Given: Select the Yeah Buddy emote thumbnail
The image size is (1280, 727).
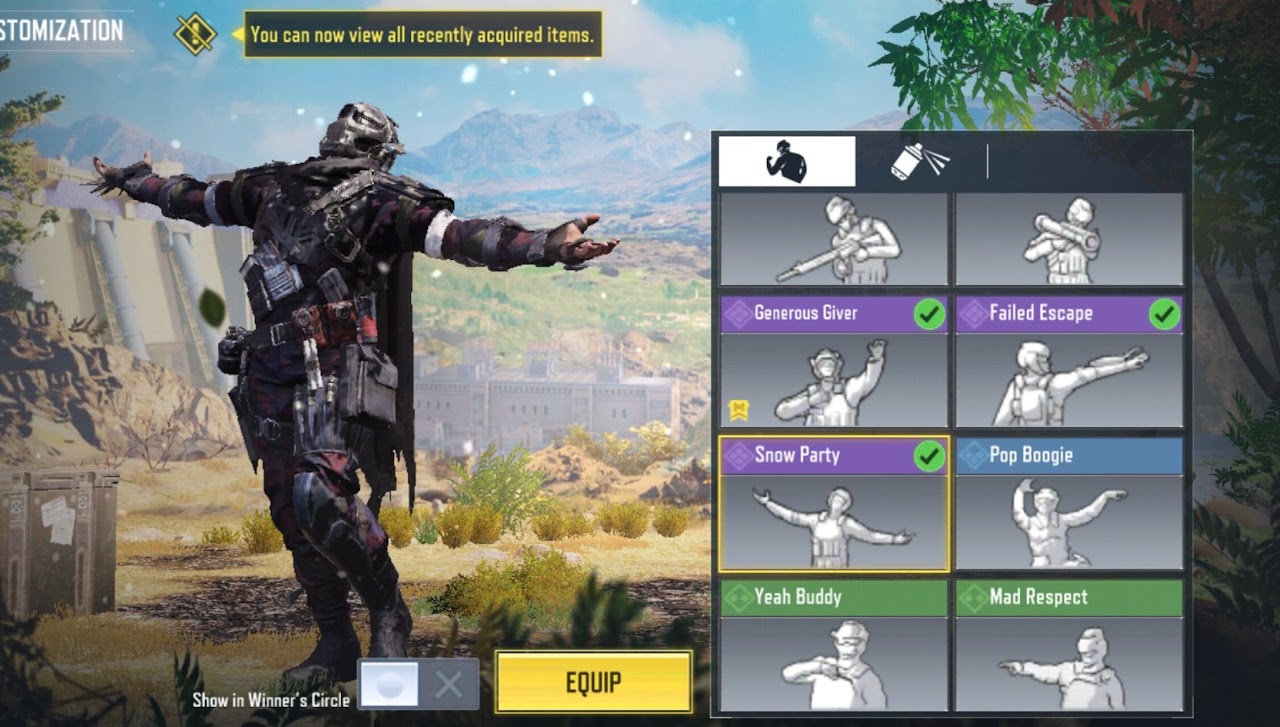Looking at the screenshot, I should [833, 665].
